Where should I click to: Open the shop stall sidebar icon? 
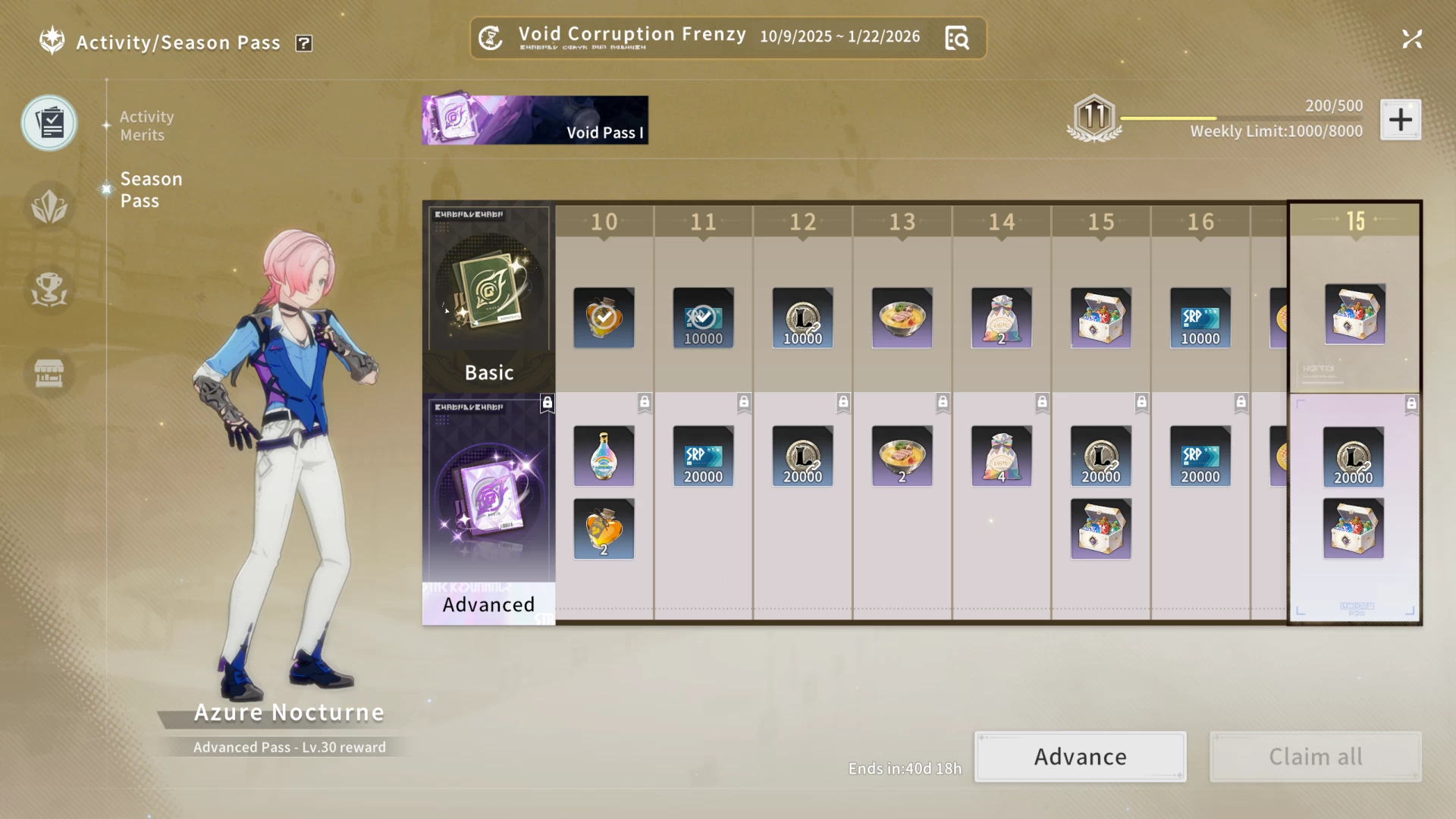pyautogui.click(x=49, y=372)
